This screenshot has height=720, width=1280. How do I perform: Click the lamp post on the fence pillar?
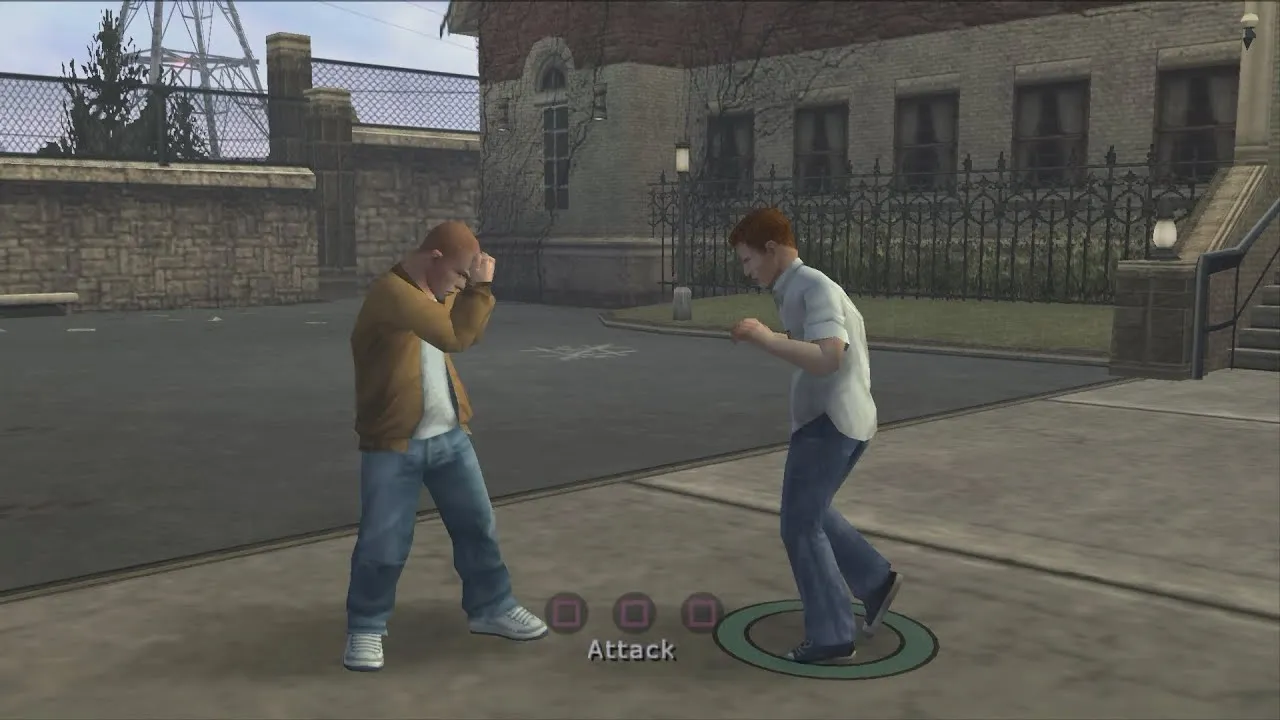684,160
